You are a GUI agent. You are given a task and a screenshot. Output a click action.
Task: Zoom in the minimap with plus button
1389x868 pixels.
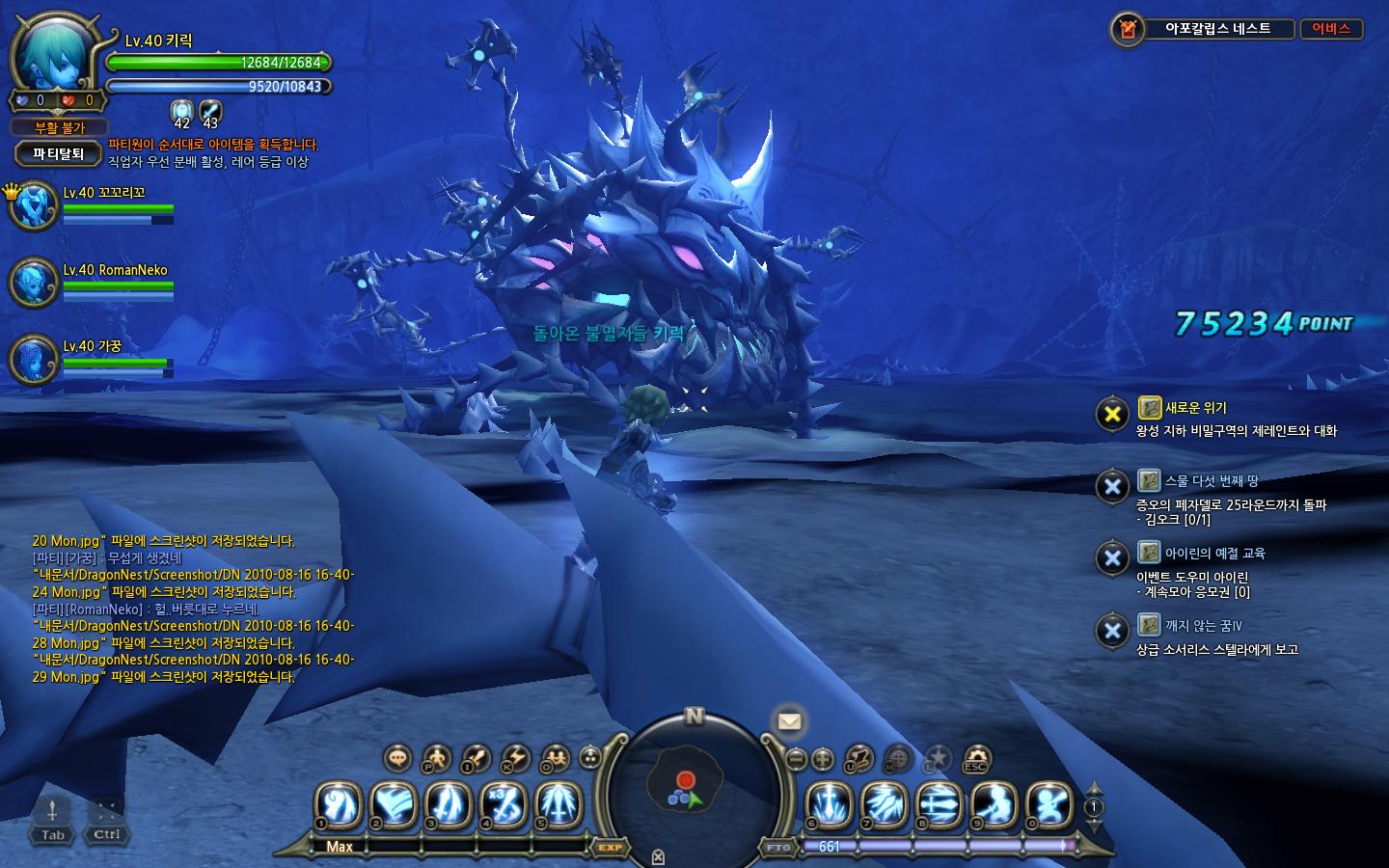(823, 759)
